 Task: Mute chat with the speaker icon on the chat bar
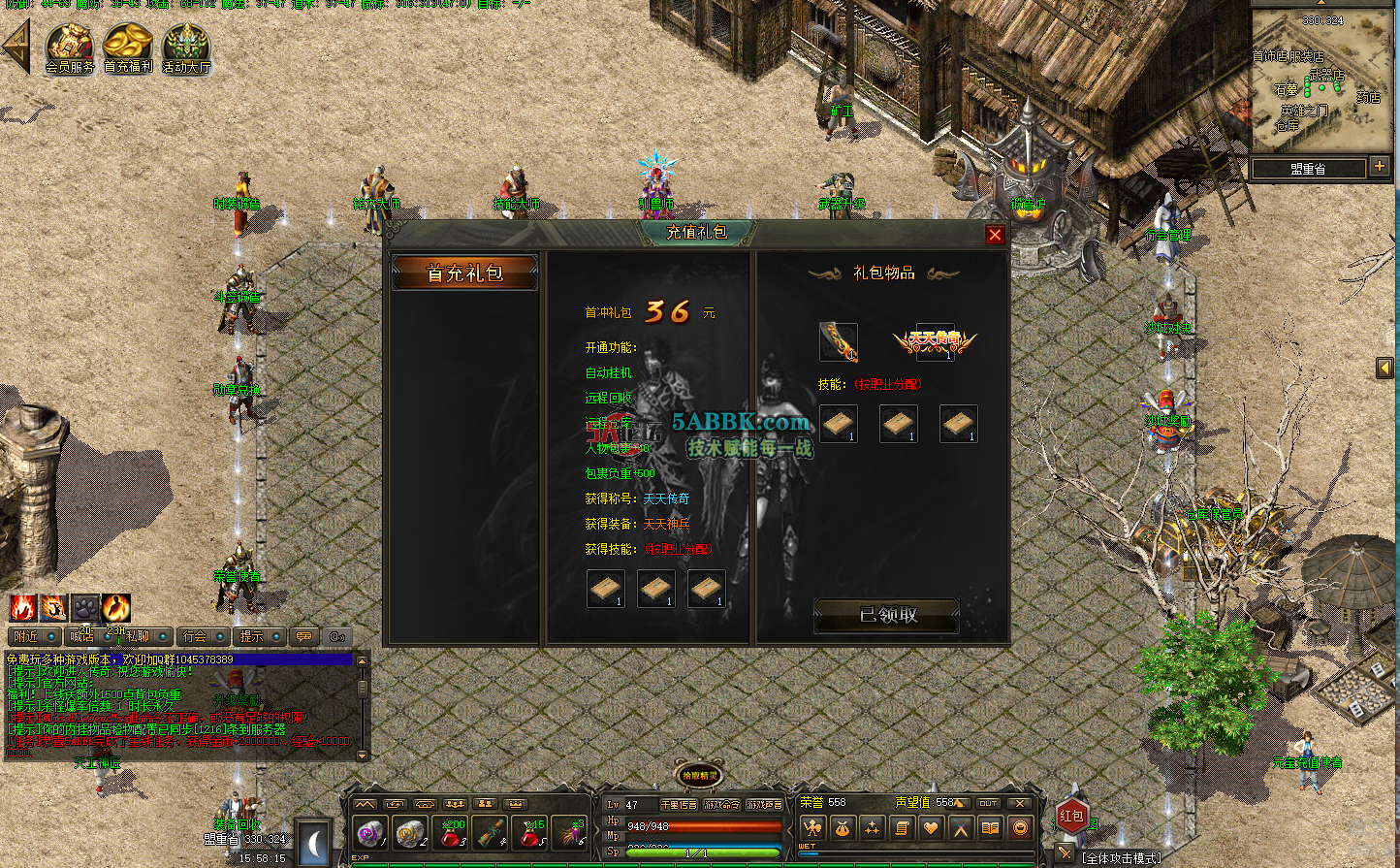click(x=335, y=636)
